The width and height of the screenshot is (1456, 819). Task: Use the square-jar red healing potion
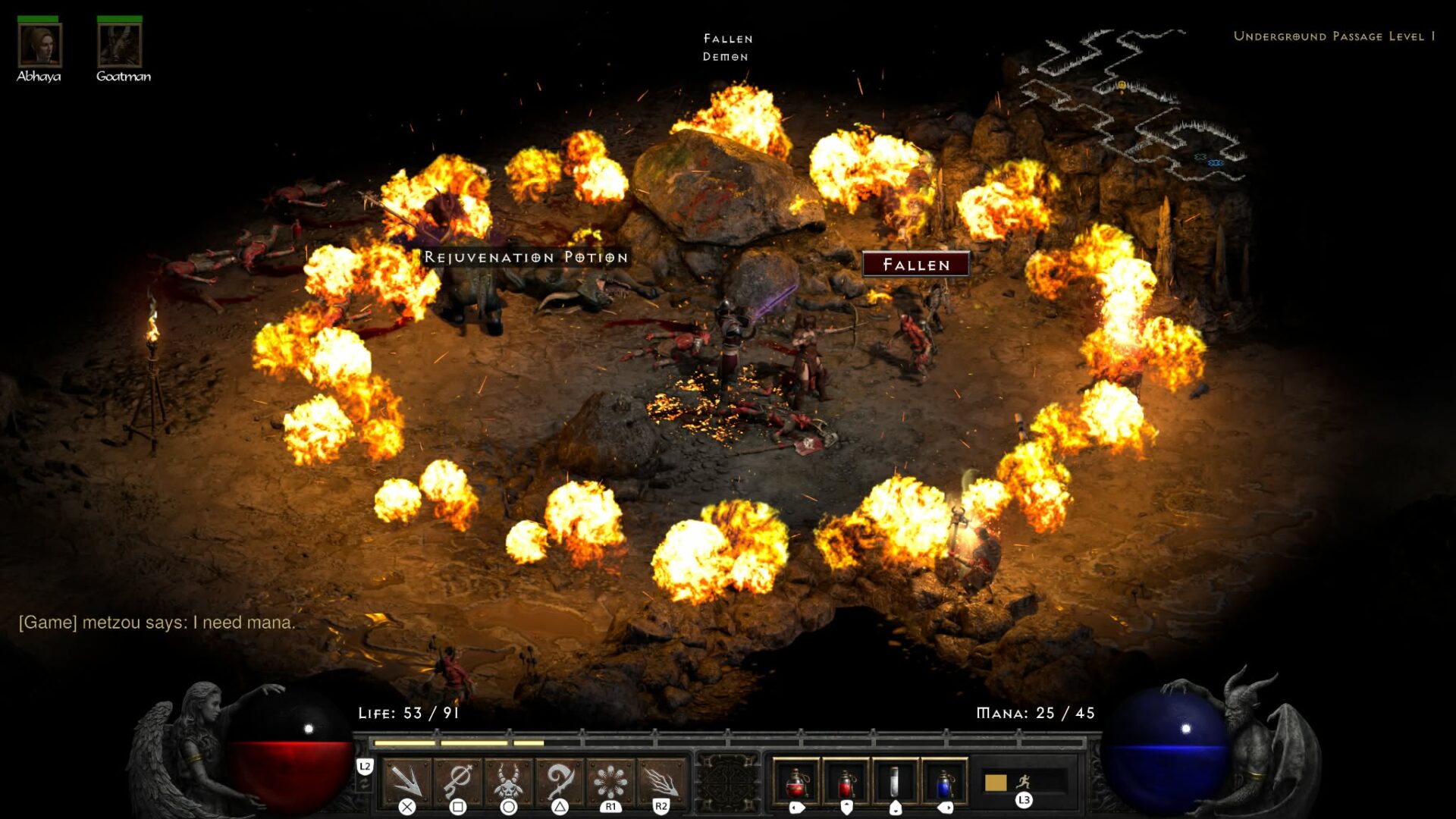(x=846, y=781)
